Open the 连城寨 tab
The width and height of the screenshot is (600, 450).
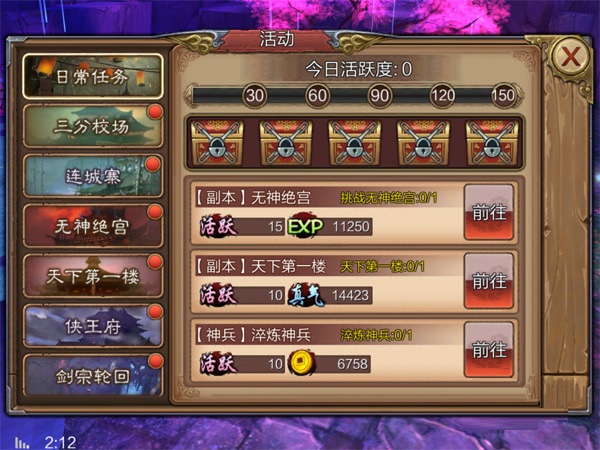tap(91, 177)
